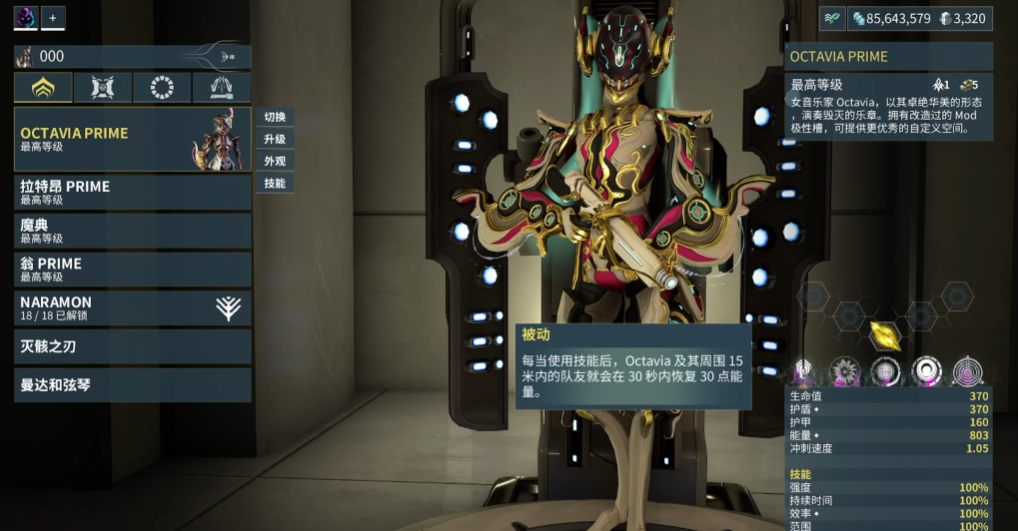1018x531 pixels.
Task: Select the golden arcane shard hexagon slot
Action: pos(885,334)
